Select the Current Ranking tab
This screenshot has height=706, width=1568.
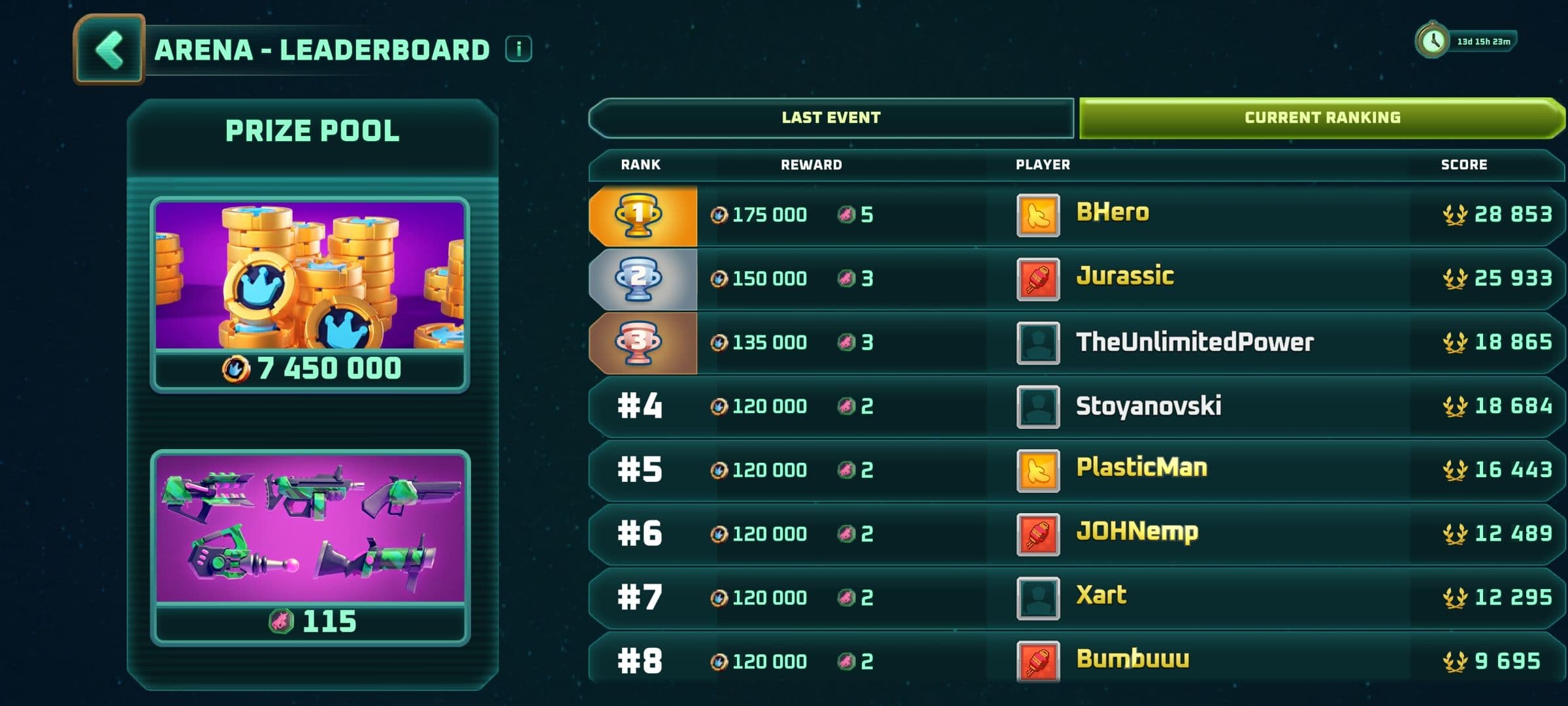pyautogui.click(x=1322, y=118)
